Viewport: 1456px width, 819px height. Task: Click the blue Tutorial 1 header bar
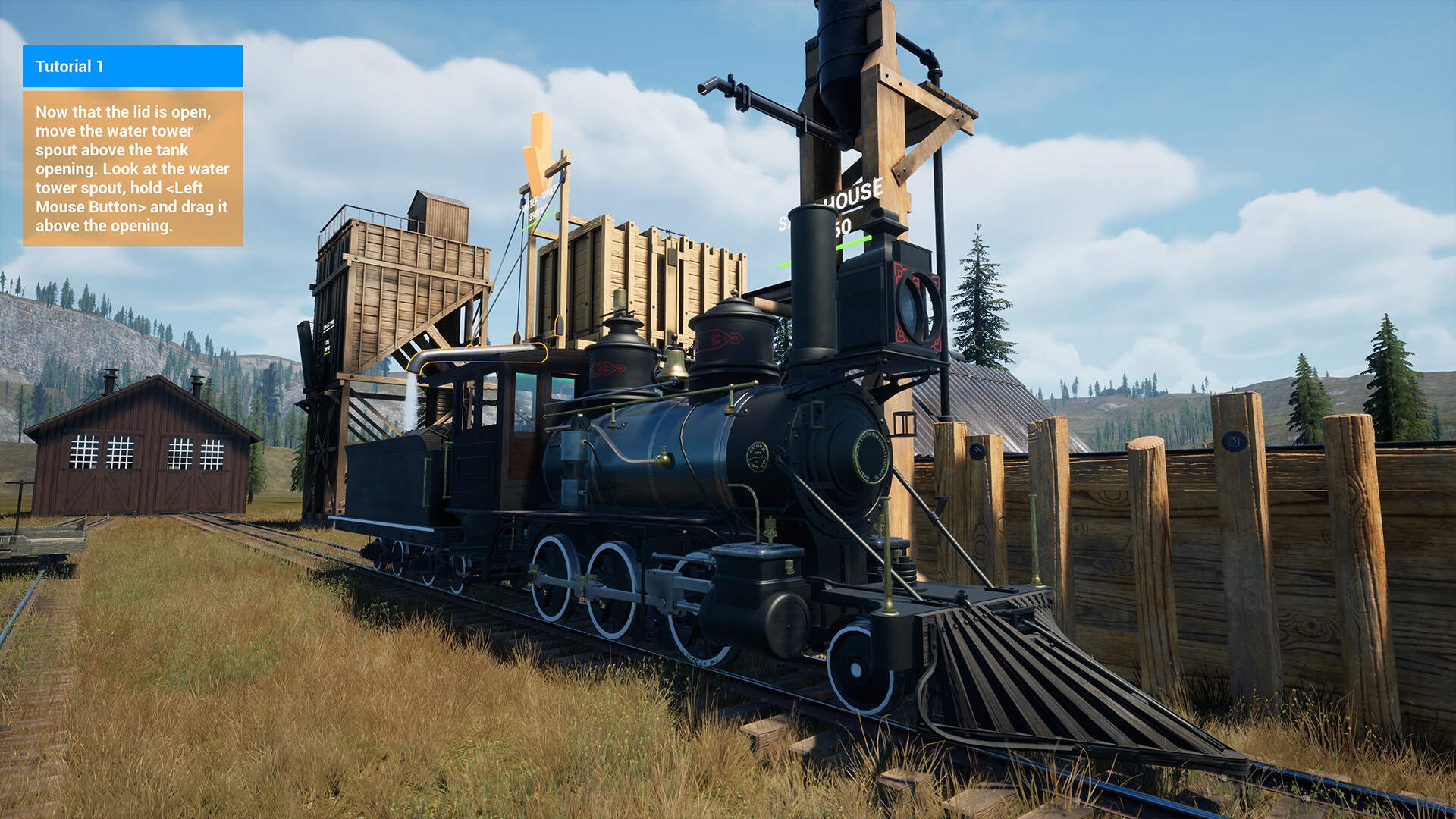[133, 67]
